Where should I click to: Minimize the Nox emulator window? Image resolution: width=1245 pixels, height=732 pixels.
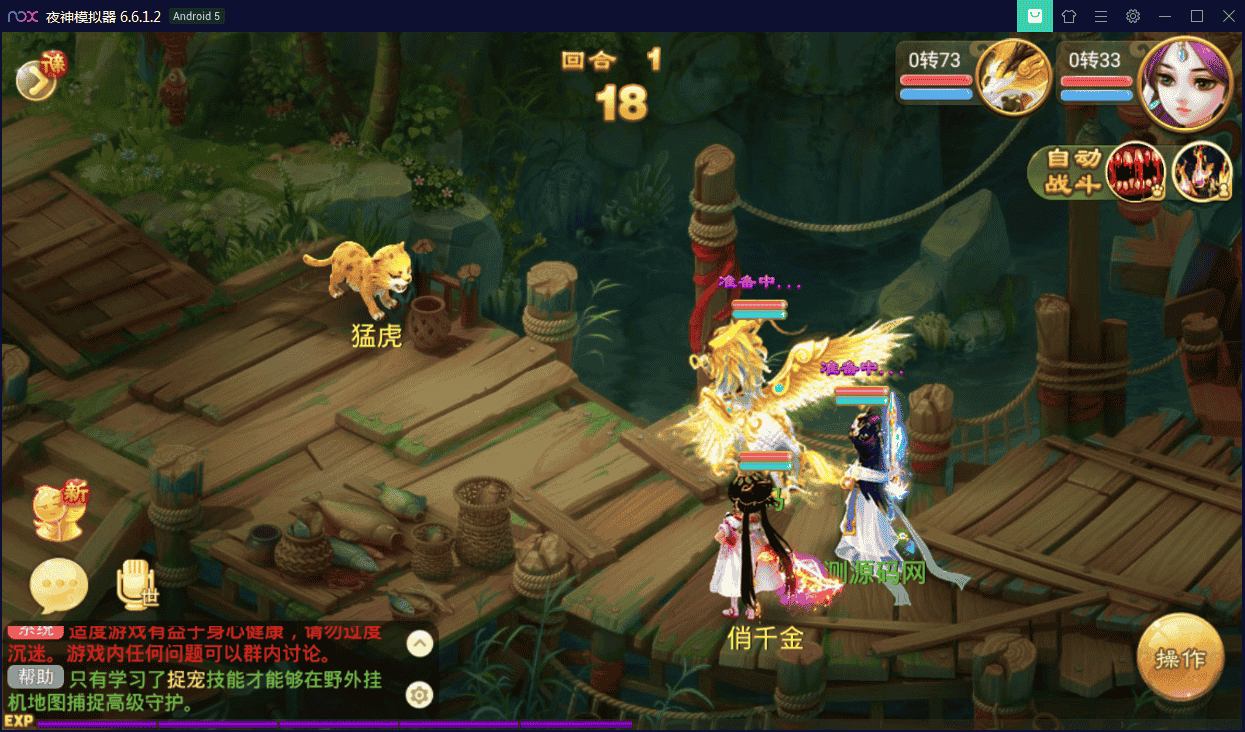pos(1165,16)
